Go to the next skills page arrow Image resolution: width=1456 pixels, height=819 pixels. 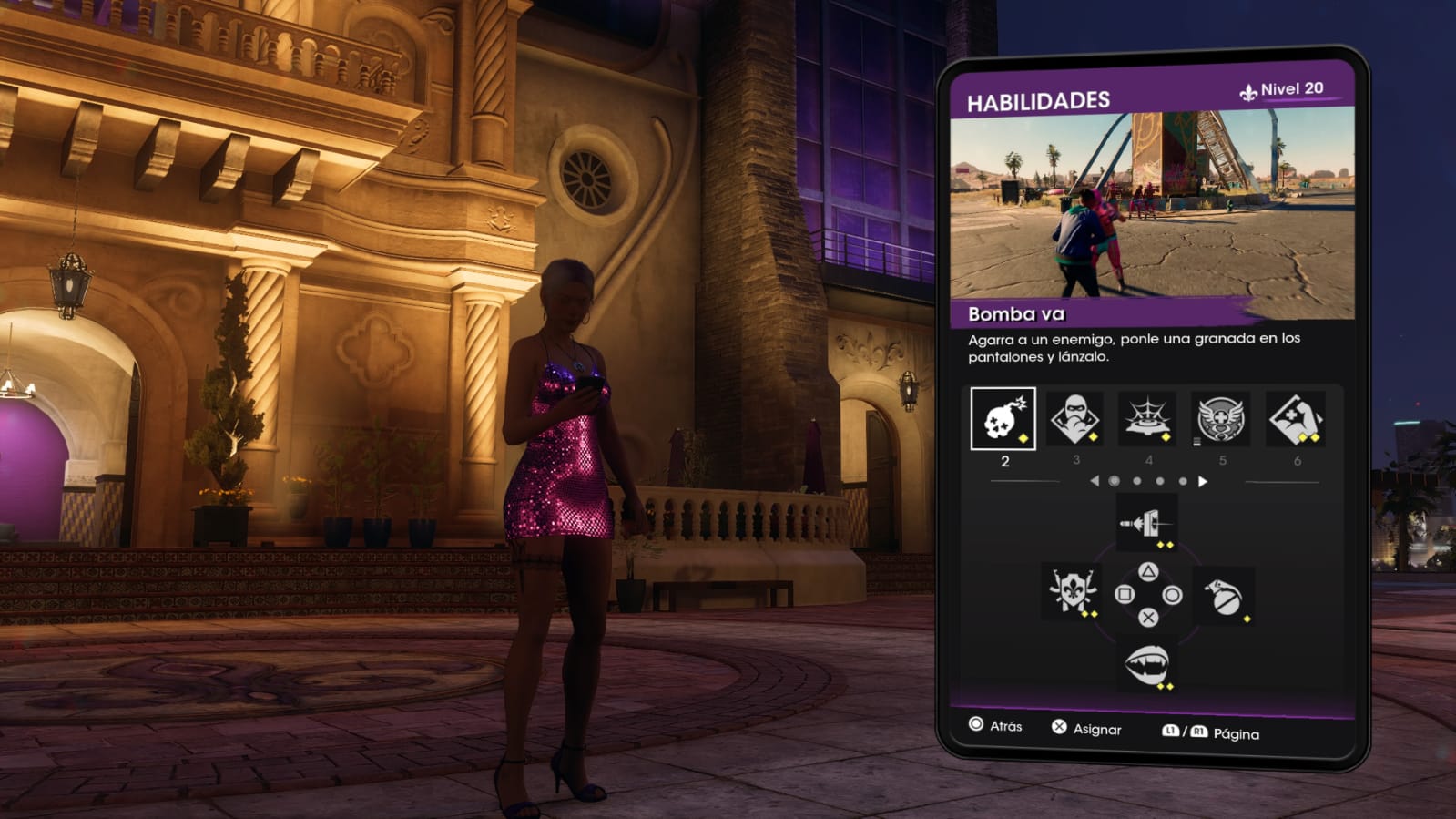[1203, 481]
